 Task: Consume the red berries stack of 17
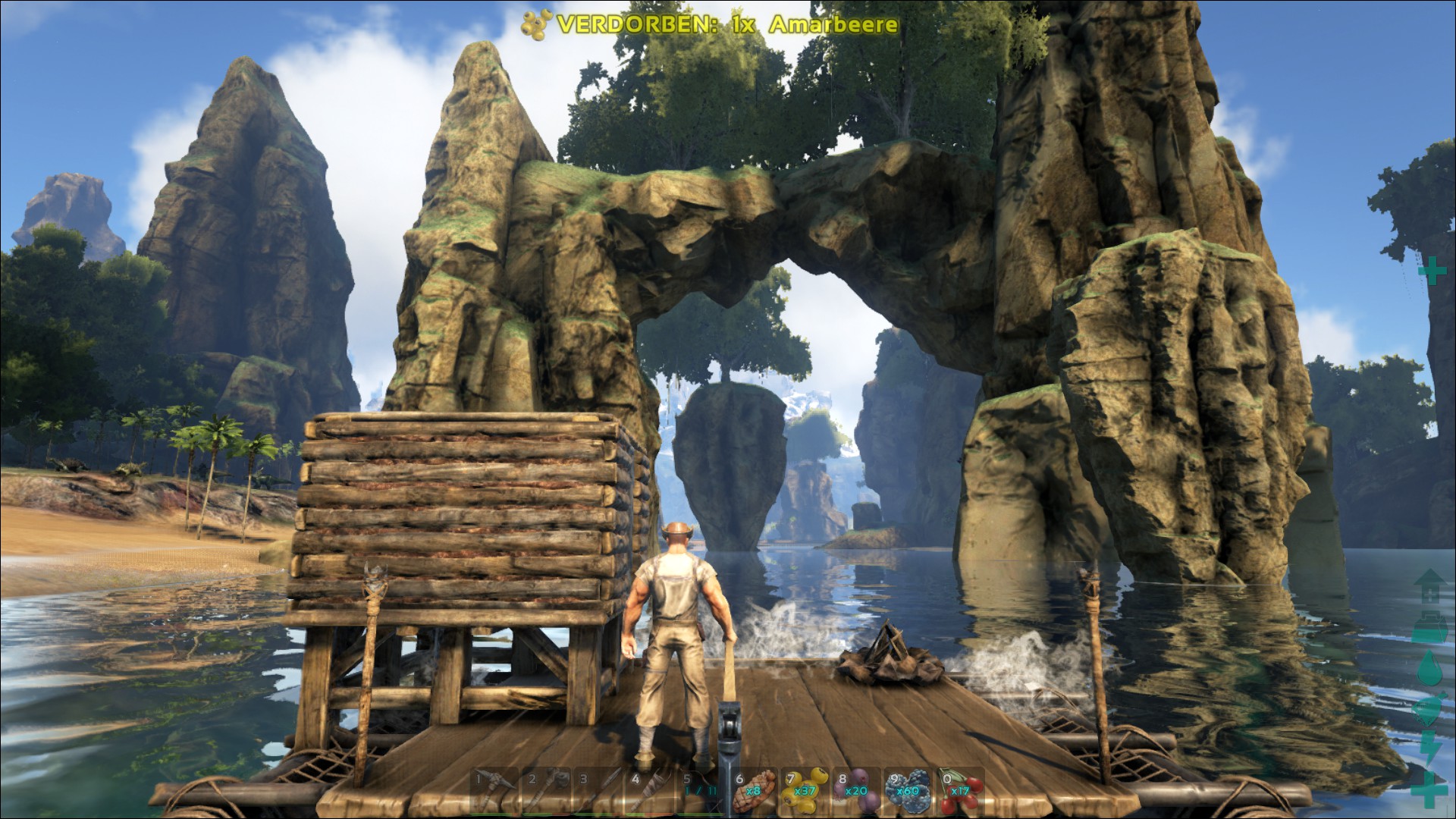(x=961, y=789)
